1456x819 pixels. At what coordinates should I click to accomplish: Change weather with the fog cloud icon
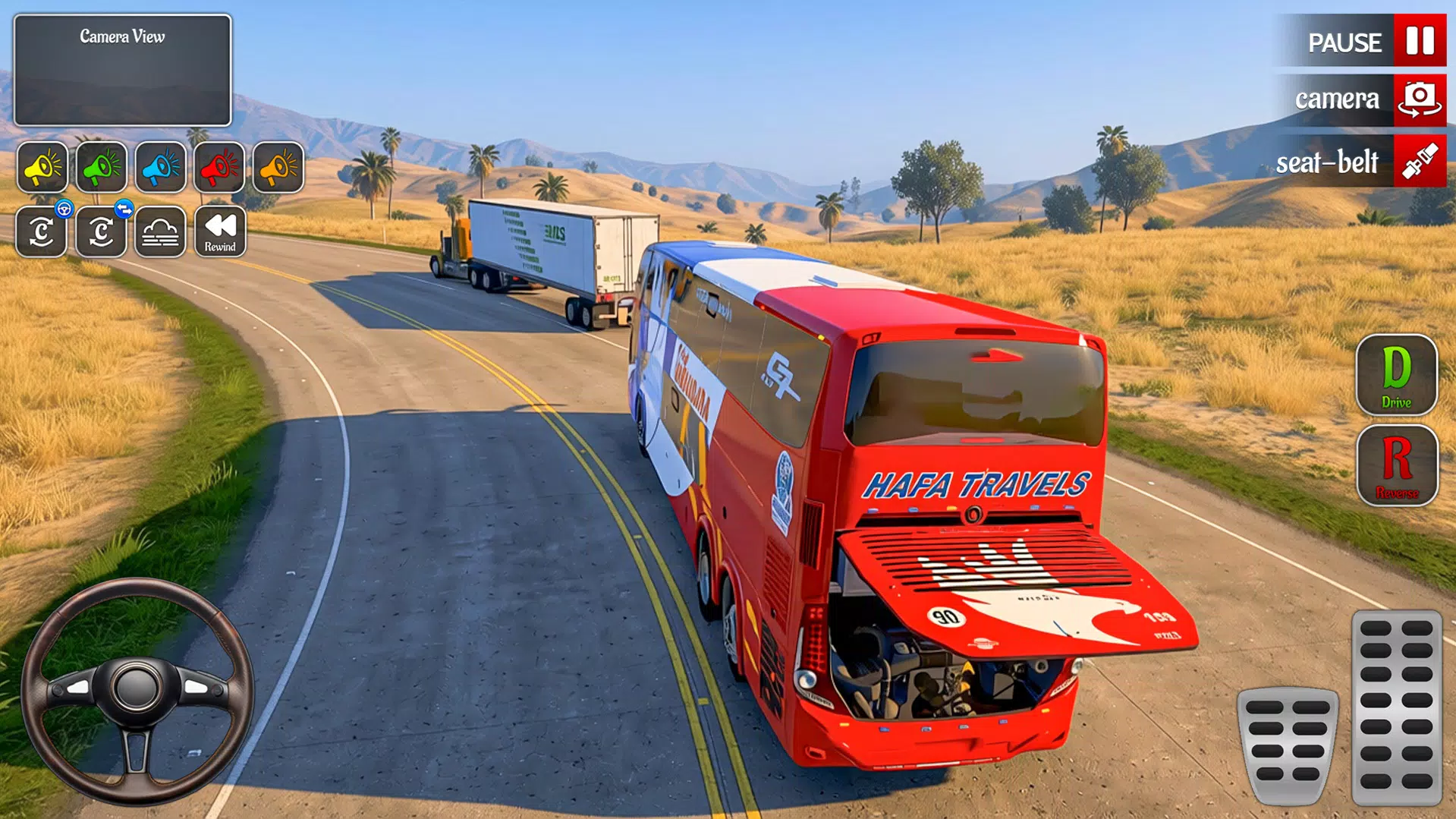point(160,232)
